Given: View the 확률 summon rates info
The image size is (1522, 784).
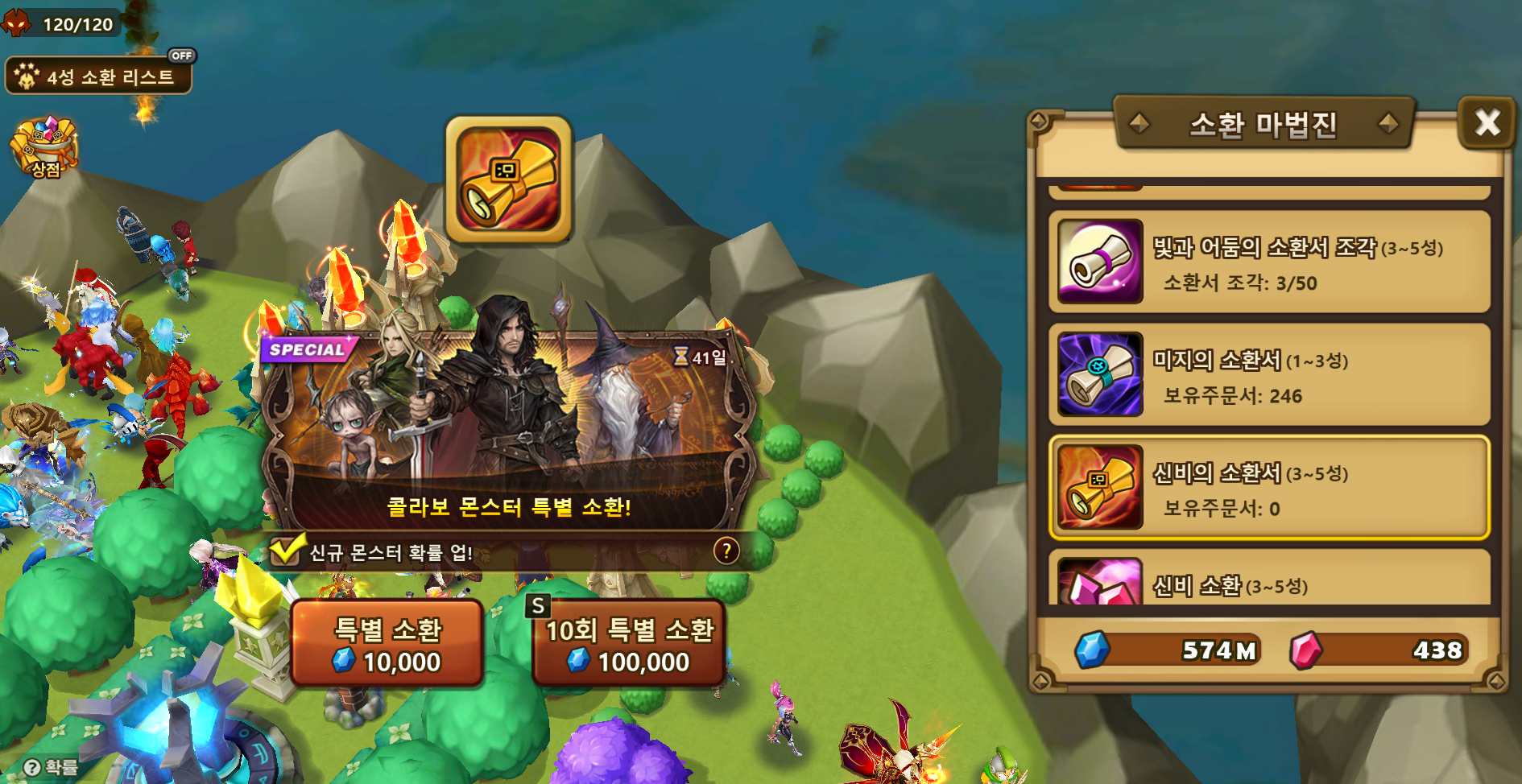Looking at the screenshot, I should 51,767.
